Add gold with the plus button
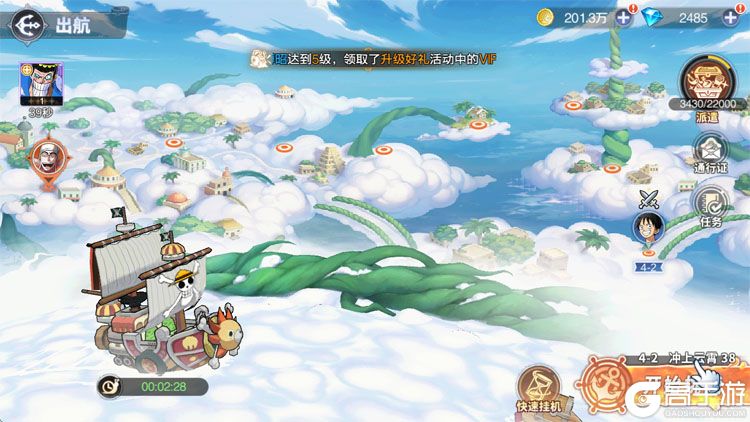The height and width of the screenshot is (422, 750). (624, 17)
